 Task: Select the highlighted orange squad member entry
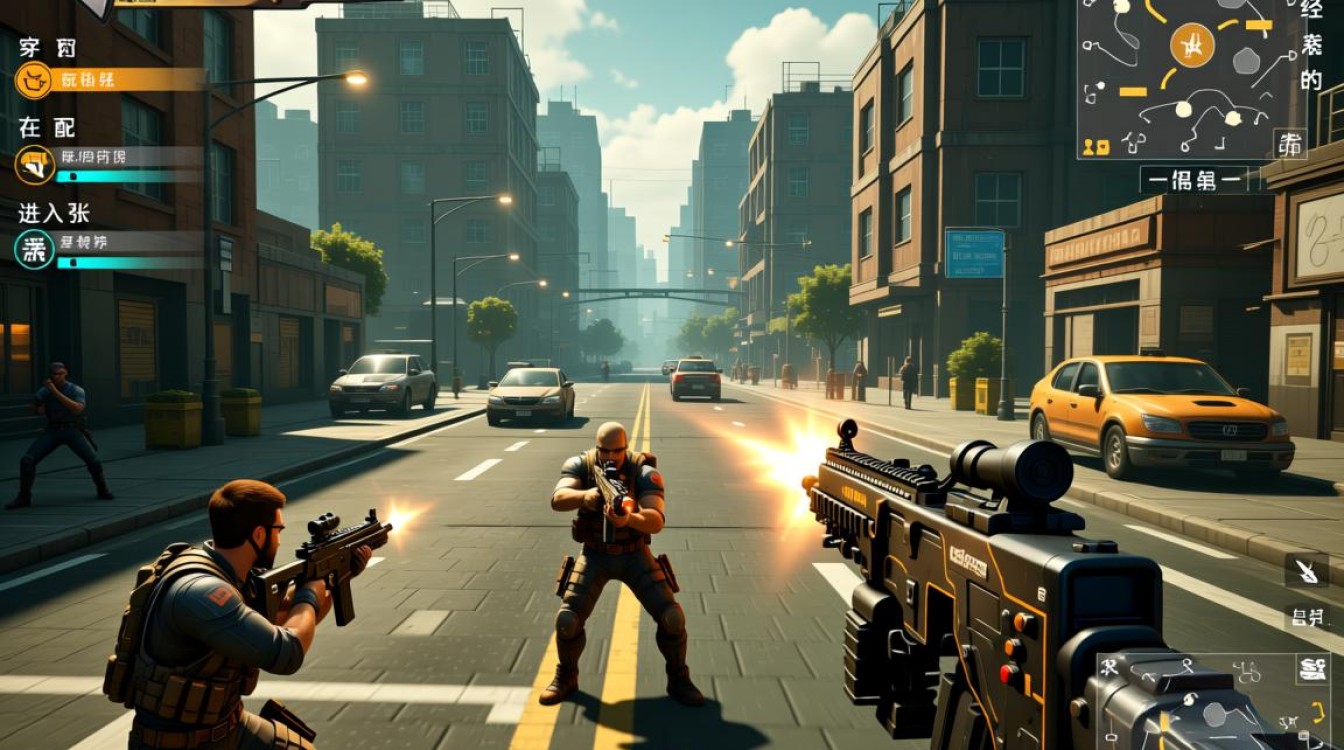pyautogui.click(x=110, y=79)
